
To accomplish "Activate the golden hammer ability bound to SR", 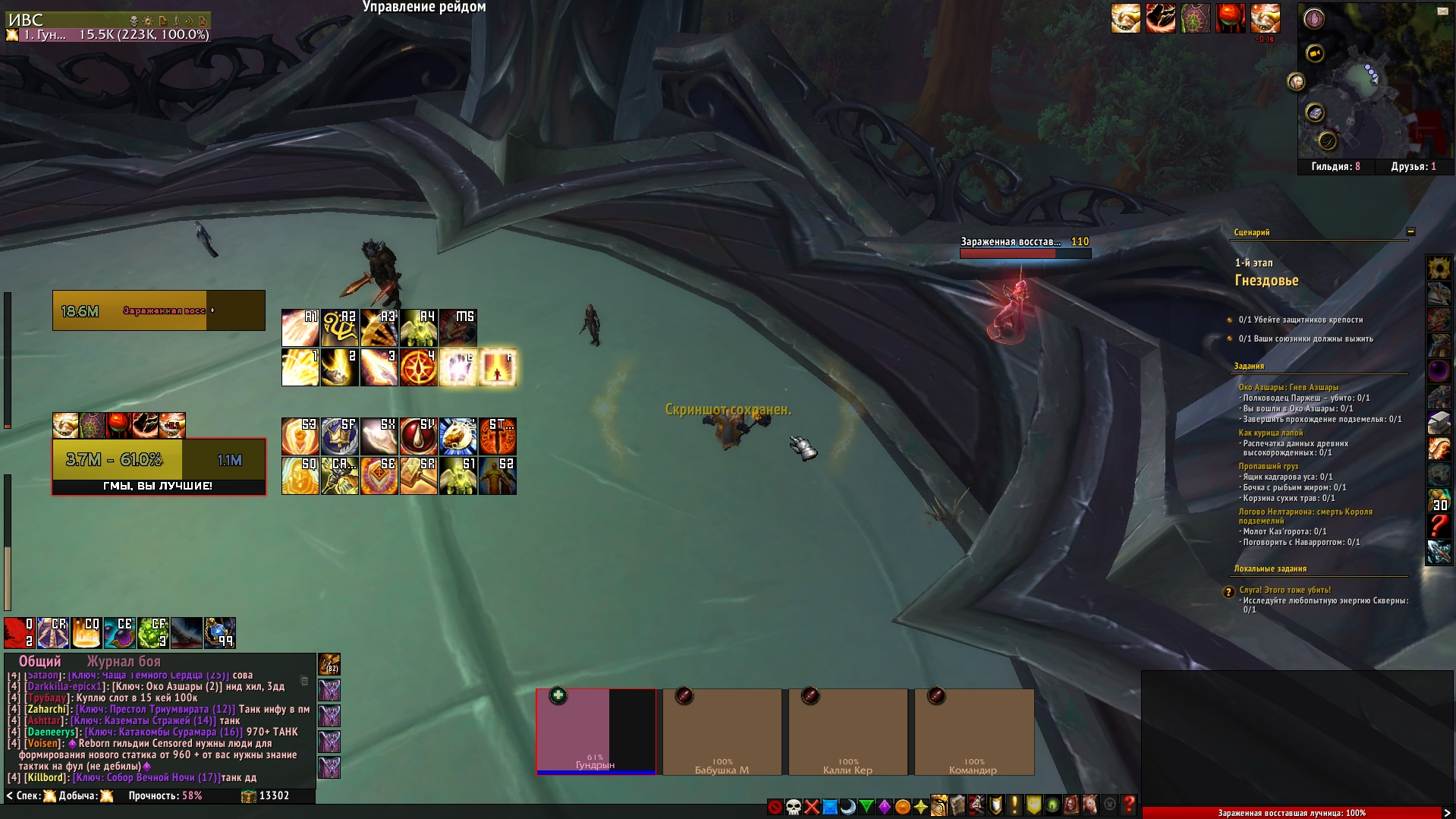I will pyautogui.click(x=418, y=476).
